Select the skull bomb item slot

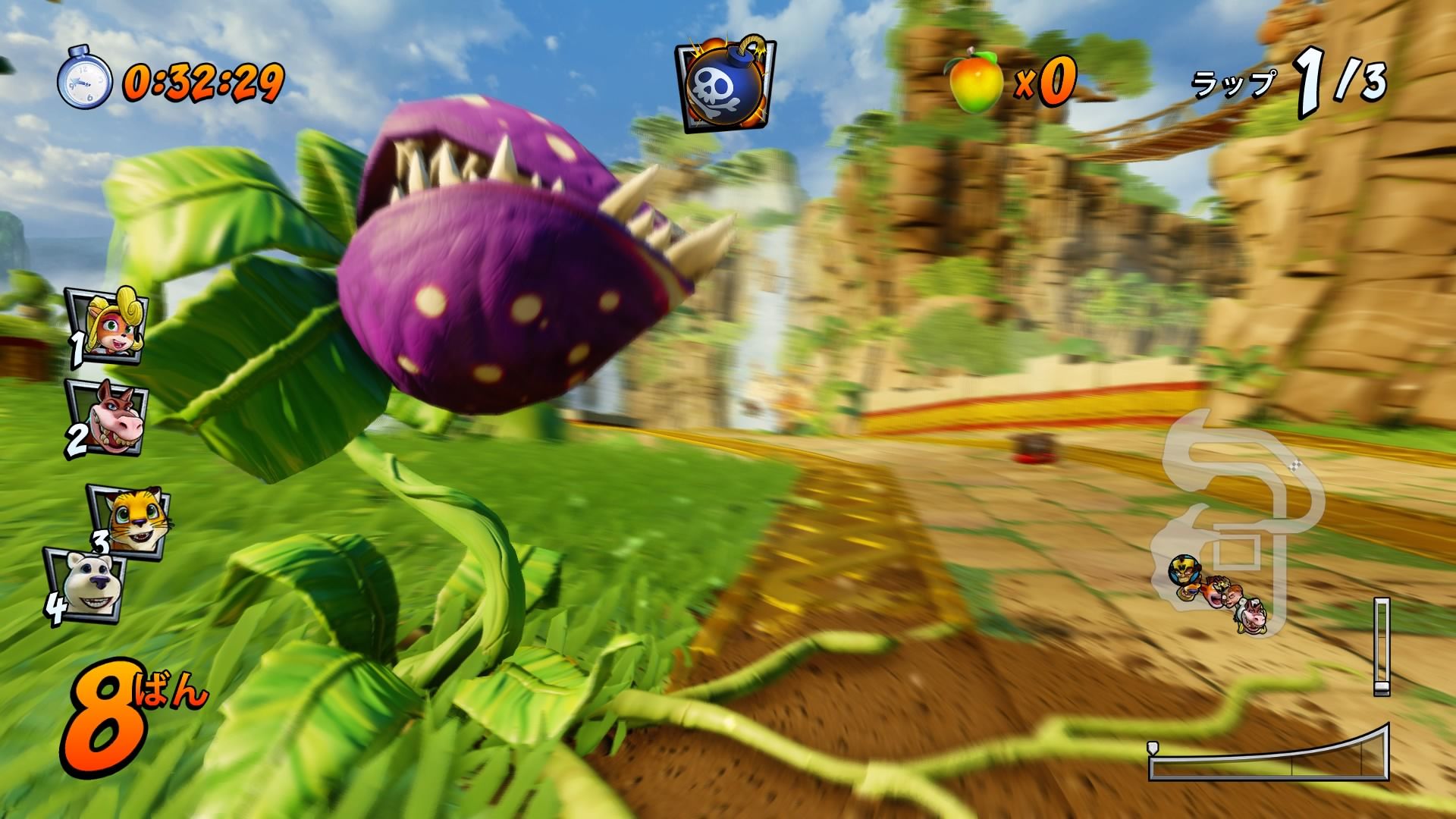tap(726, 85)
